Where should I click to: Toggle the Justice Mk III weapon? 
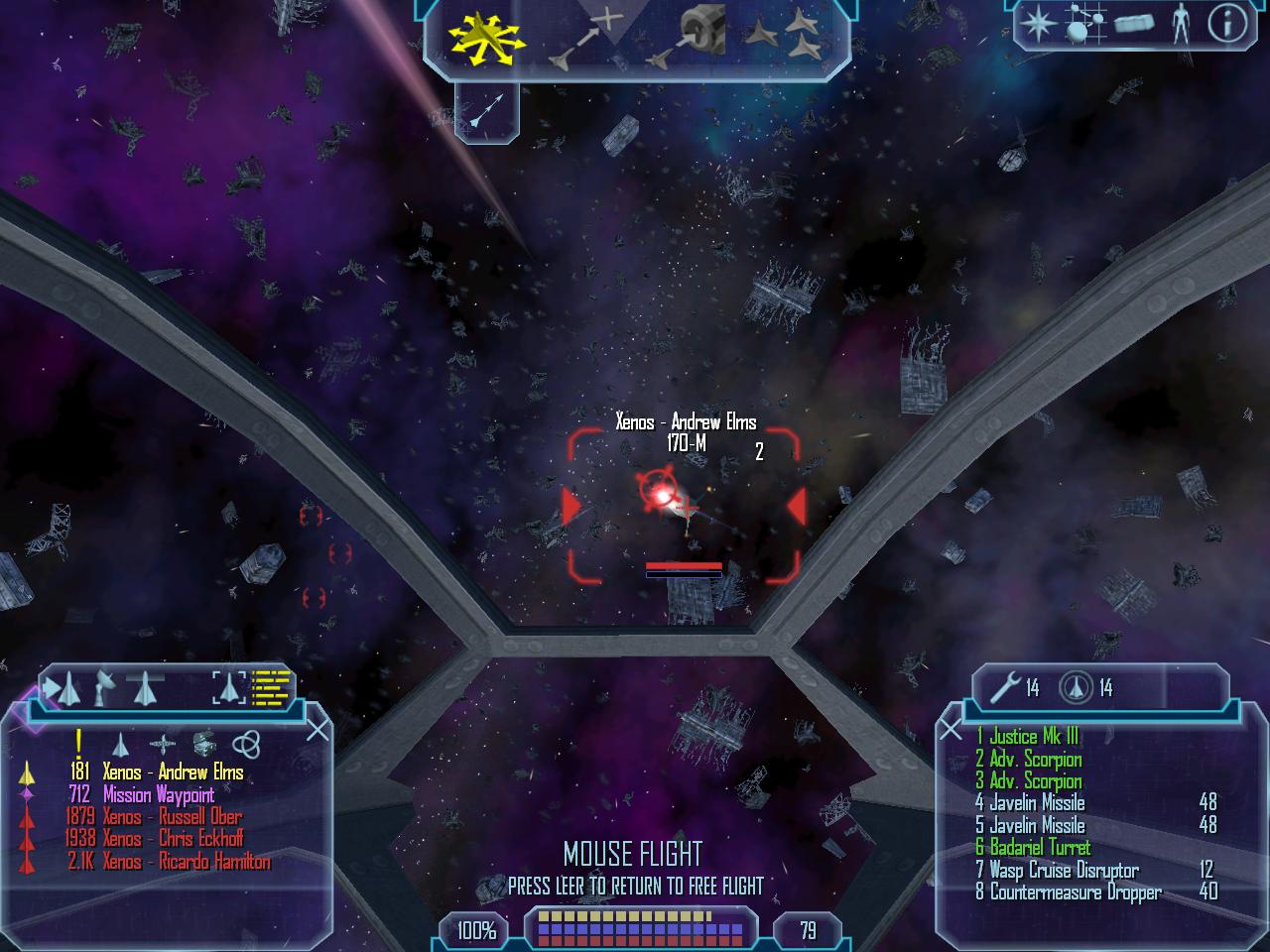(x=1033, y=737)
